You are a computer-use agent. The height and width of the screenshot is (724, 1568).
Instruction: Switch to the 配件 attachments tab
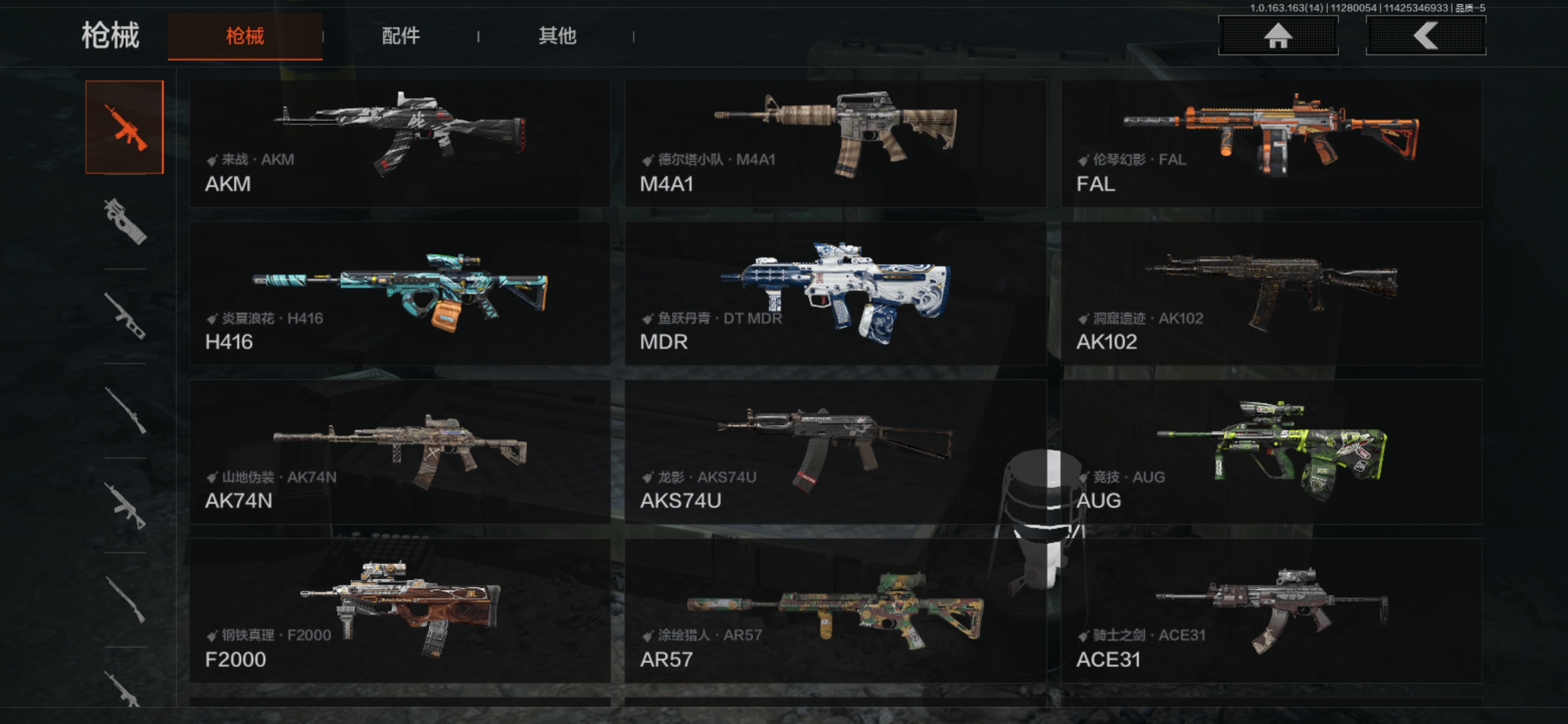[x=401, y=36]
